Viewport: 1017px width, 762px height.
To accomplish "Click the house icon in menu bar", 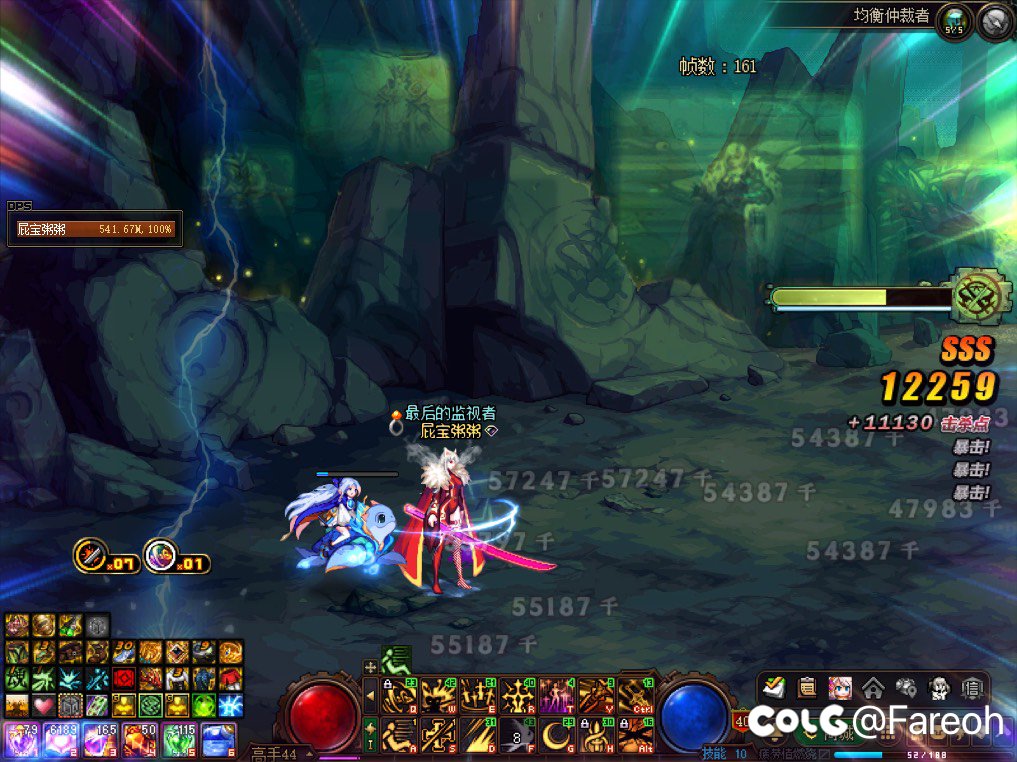I will pyautogui.click(x=872, y=687).
